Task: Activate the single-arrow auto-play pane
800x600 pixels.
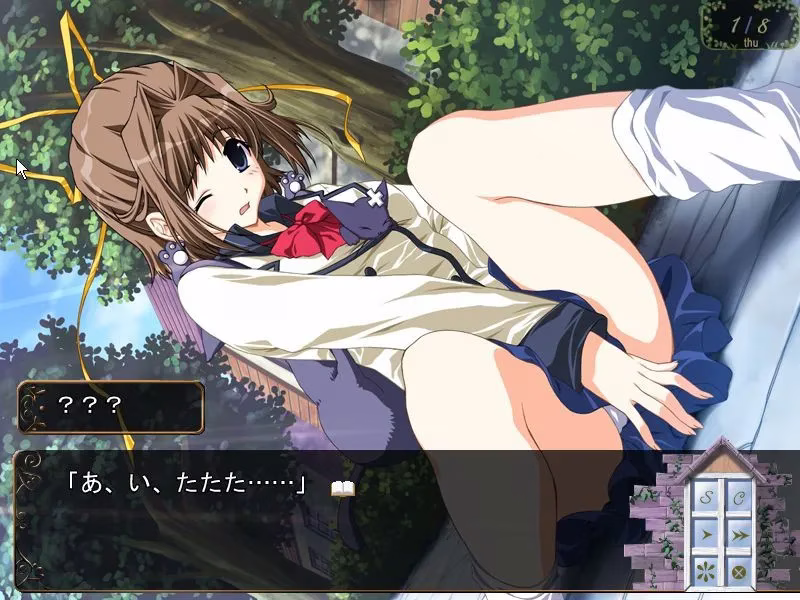Action: tap(705, 535)
